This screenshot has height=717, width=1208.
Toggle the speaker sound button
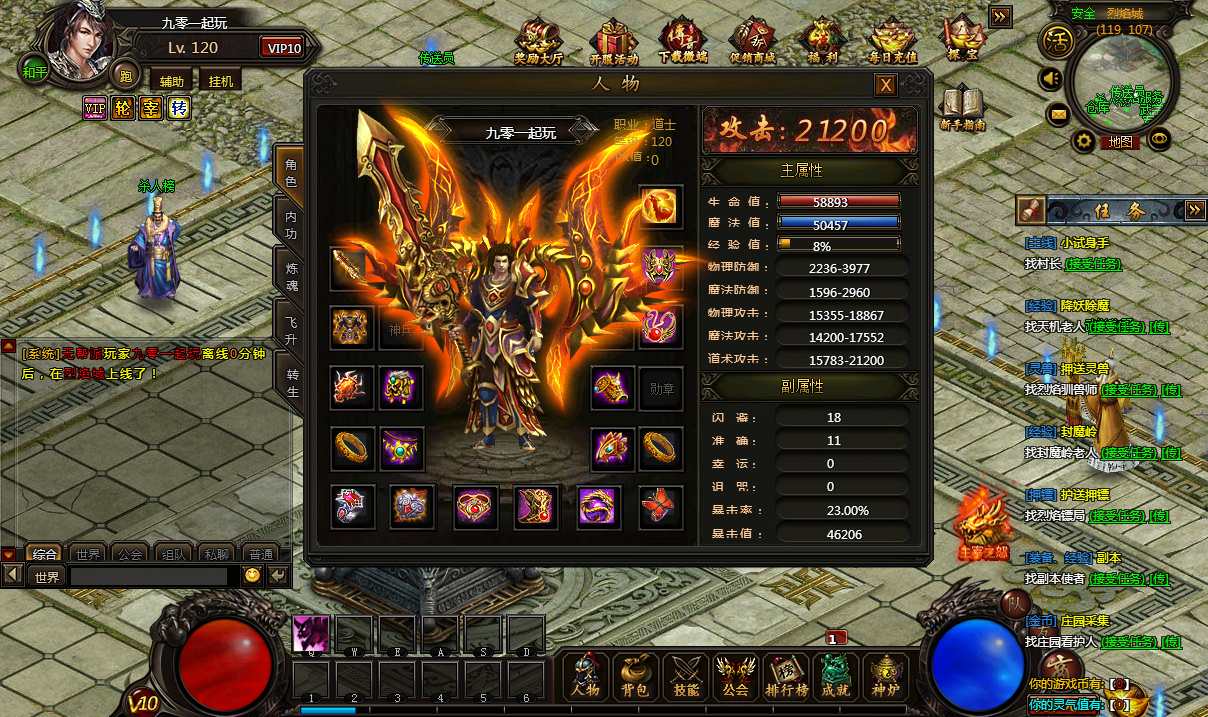[x=1051, y=77]
